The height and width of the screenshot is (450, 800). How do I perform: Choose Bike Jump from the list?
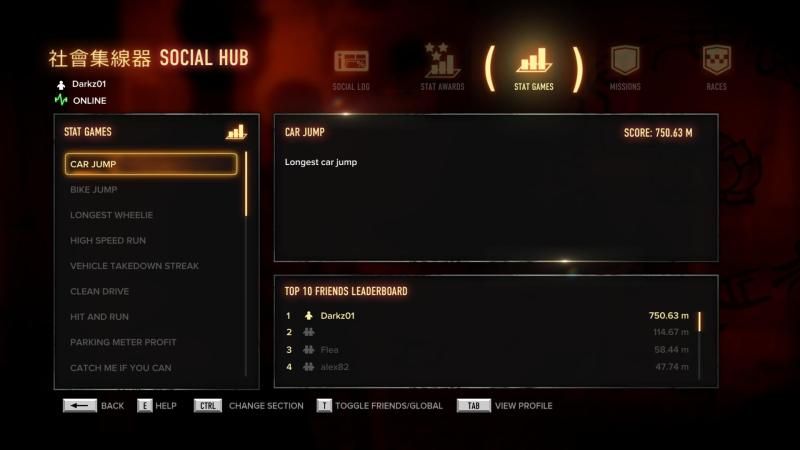(151, 190)
